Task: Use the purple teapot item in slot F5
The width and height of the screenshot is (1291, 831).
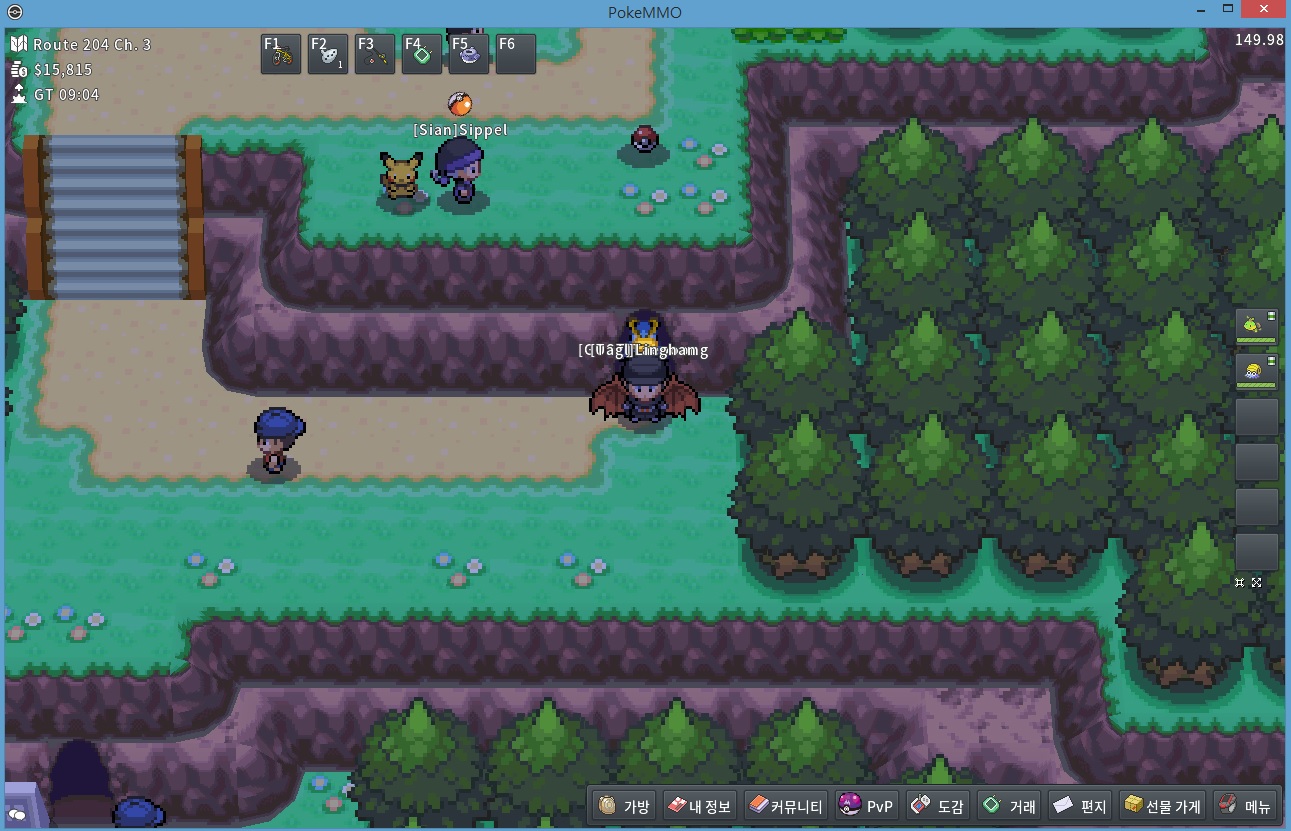Action: coord(469,55)
